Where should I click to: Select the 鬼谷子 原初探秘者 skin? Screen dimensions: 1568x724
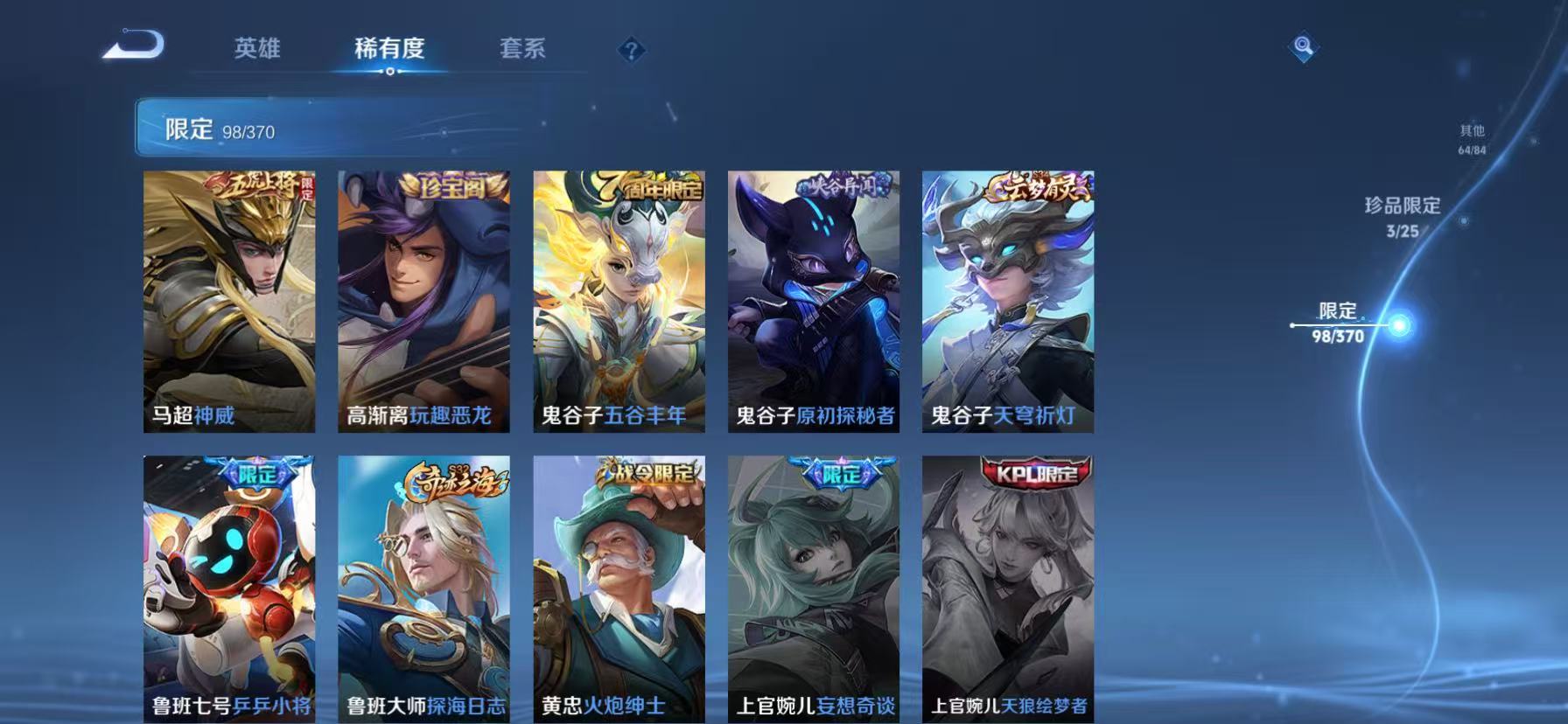pos(813,302)
